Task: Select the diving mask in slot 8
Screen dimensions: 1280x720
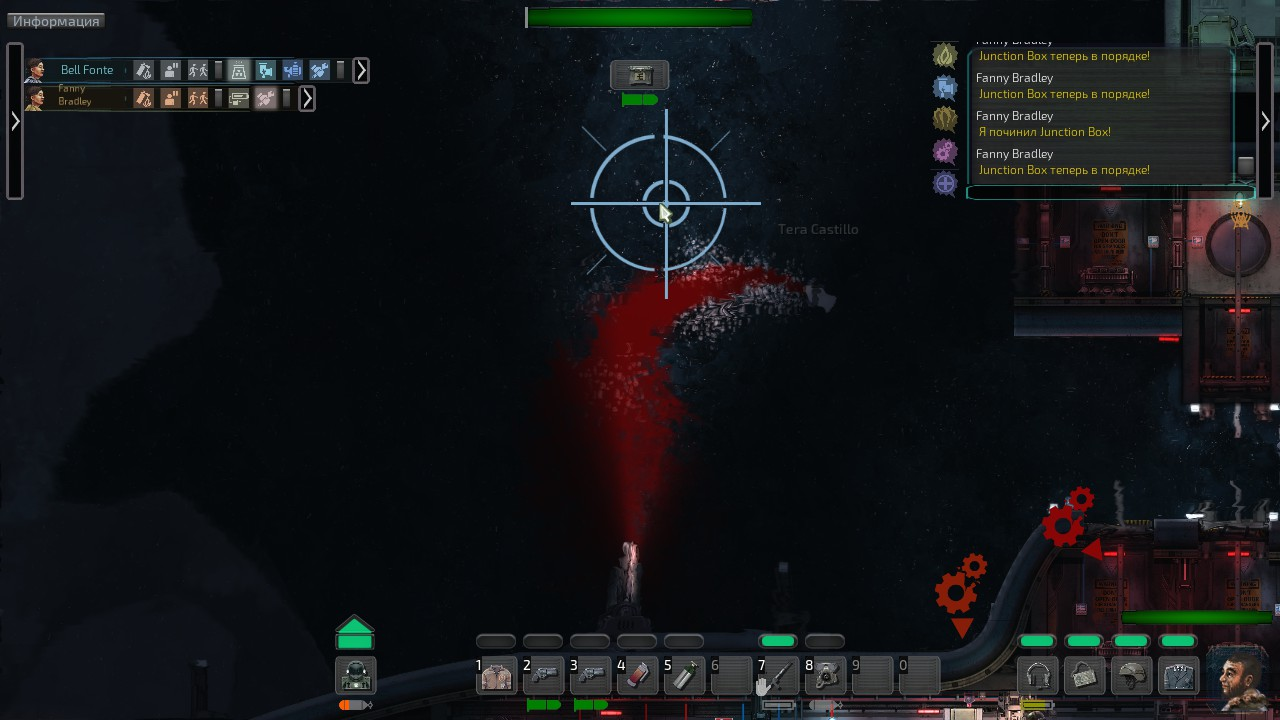Action: click(x=825, y=677)
